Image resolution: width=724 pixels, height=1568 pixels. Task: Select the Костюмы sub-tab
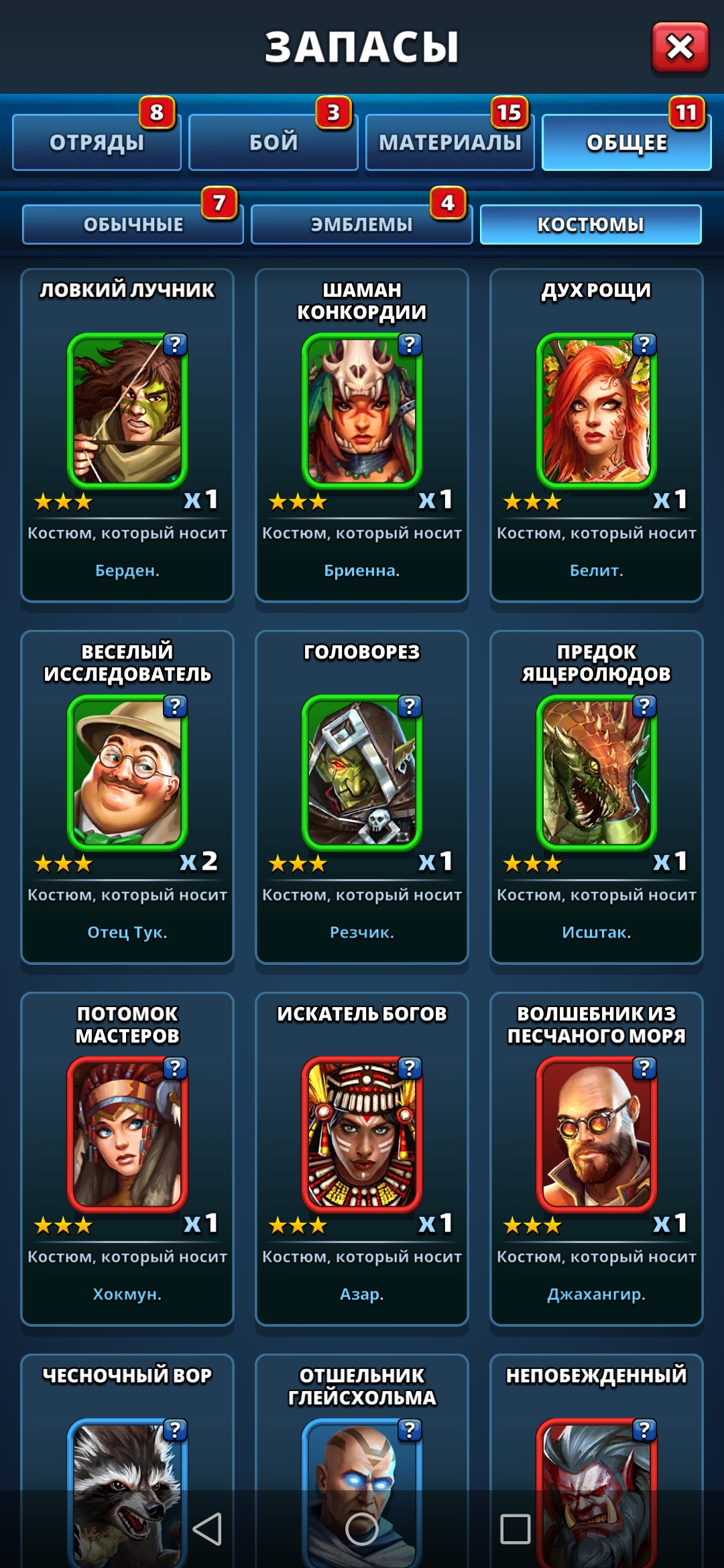(x=591, y=224)
